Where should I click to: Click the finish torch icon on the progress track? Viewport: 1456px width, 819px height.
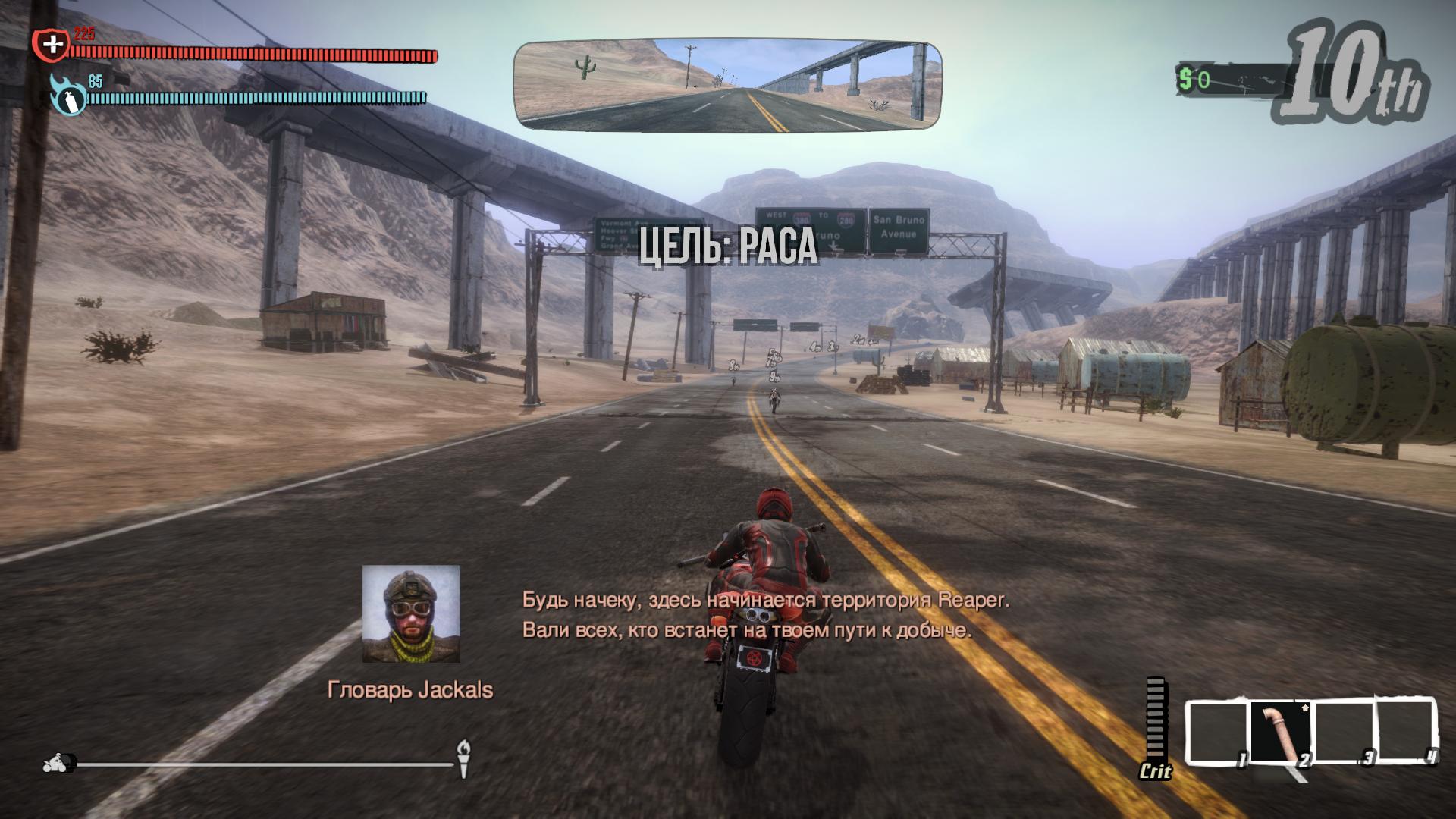463,758
